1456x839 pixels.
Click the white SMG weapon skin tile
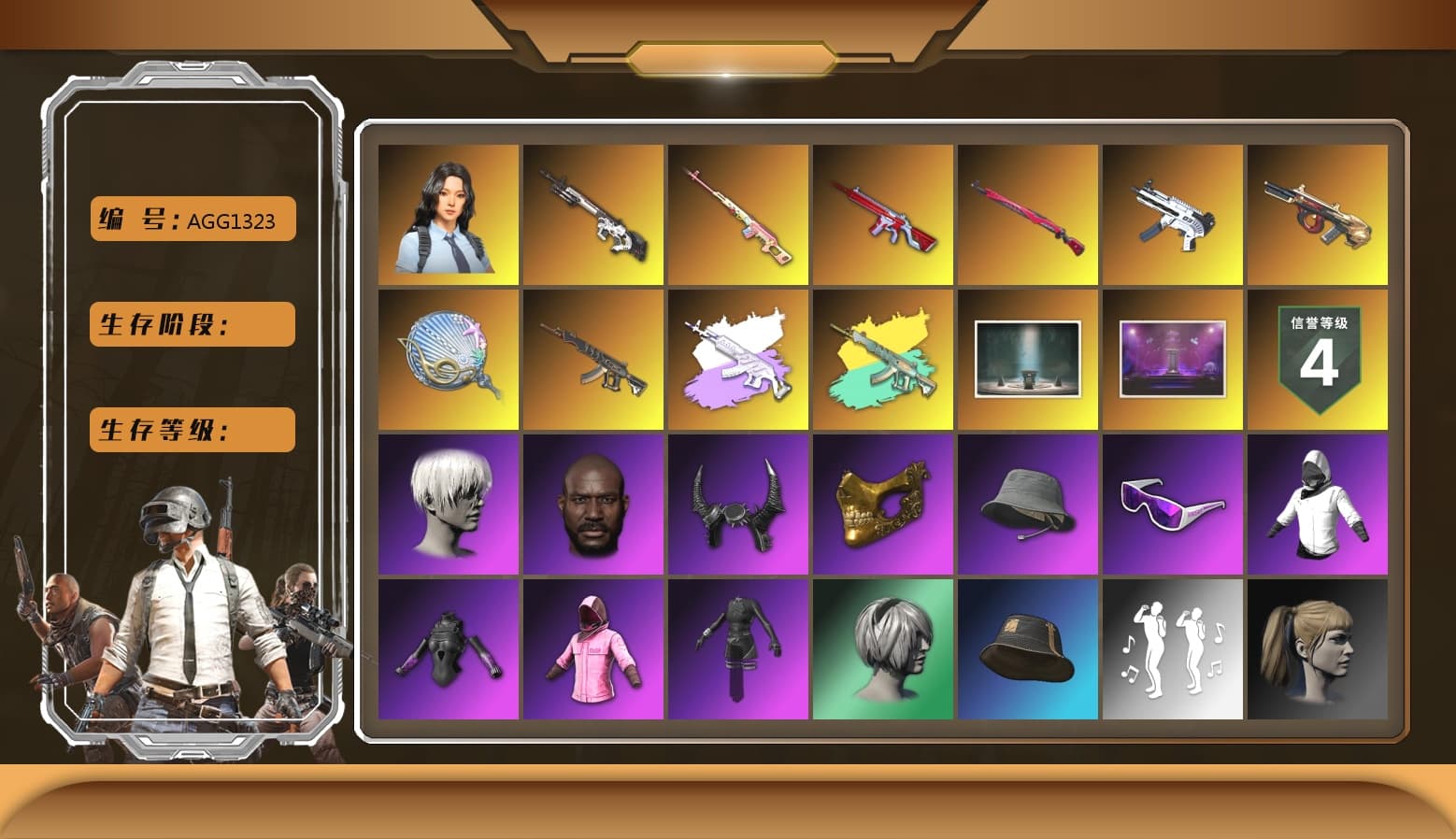(1173, 215)
